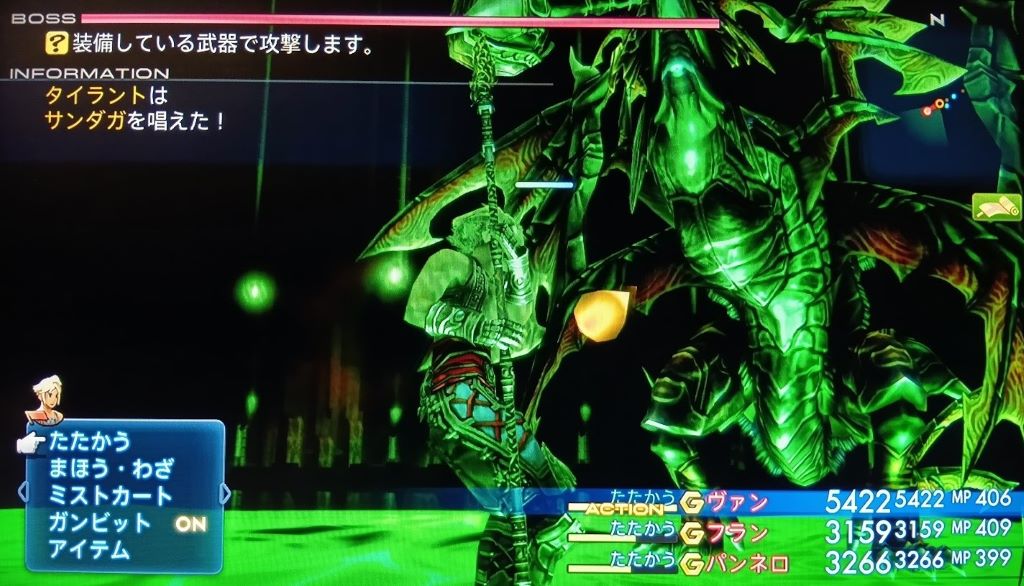Image resolution: width=1024 pixels, height=586 pixels.
Task: Click the green scroll map icon
Action: click(996, 207)
